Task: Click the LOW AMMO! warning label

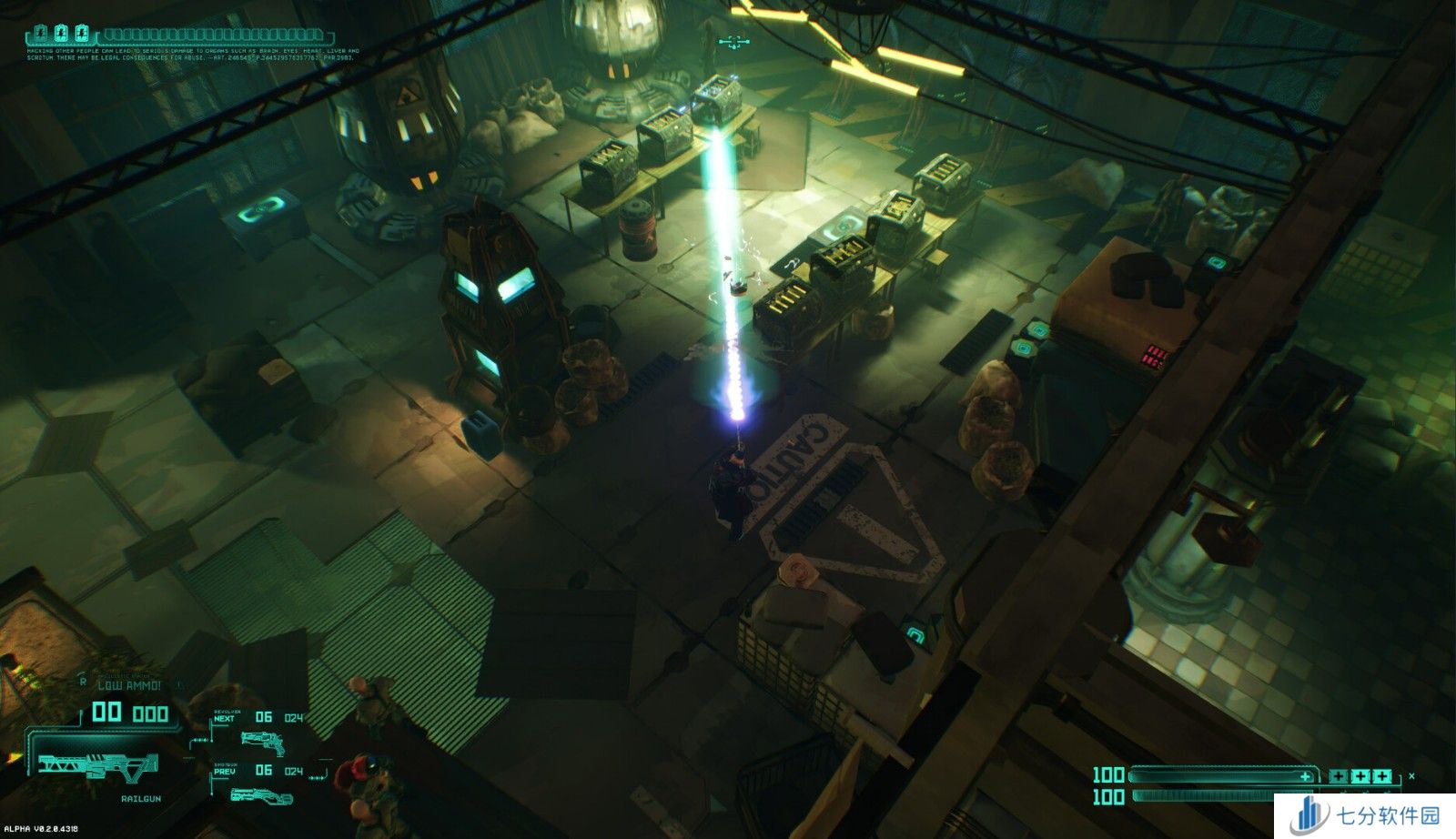Action: pos(129,685)
